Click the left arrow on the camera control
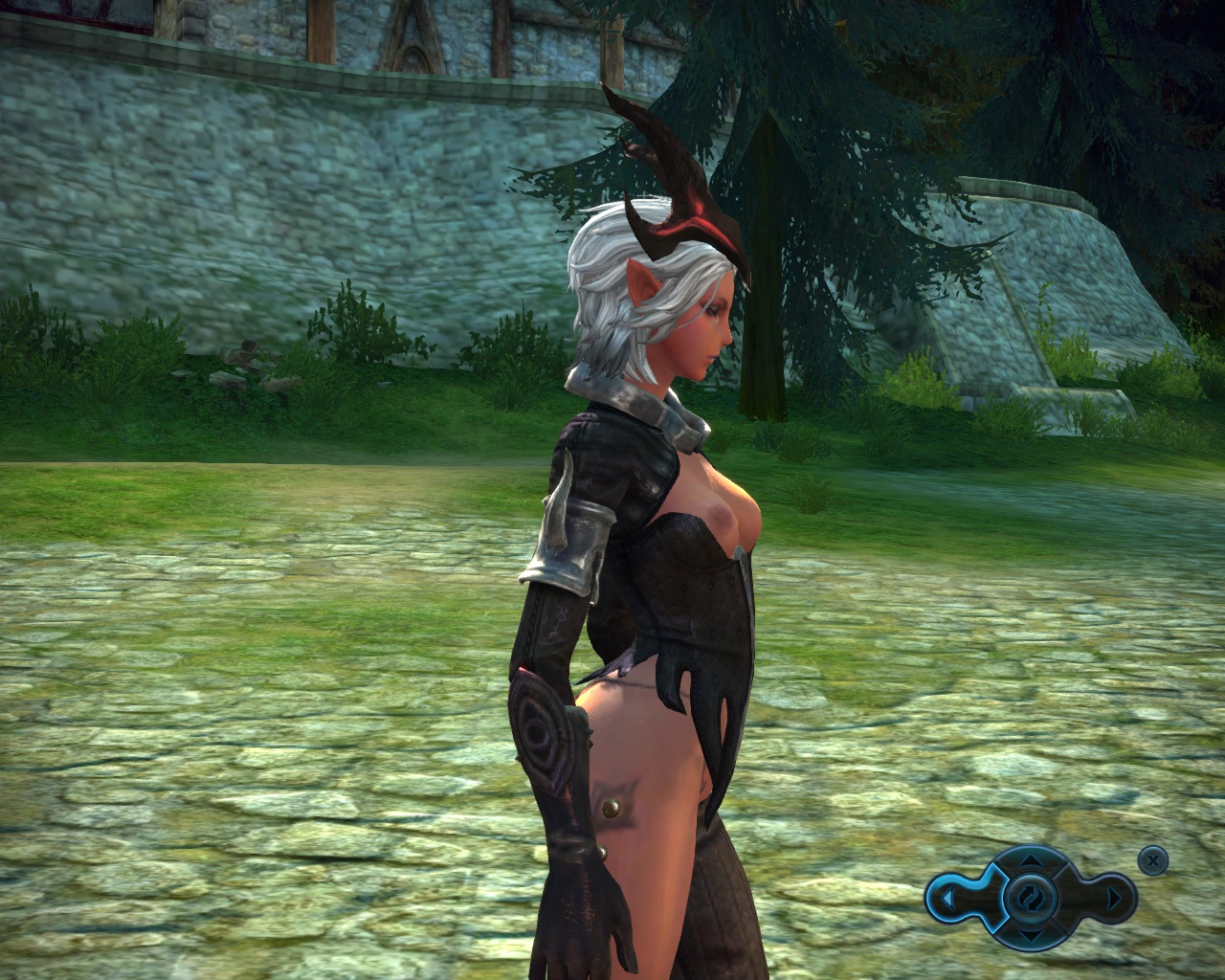 click(947, 899)
